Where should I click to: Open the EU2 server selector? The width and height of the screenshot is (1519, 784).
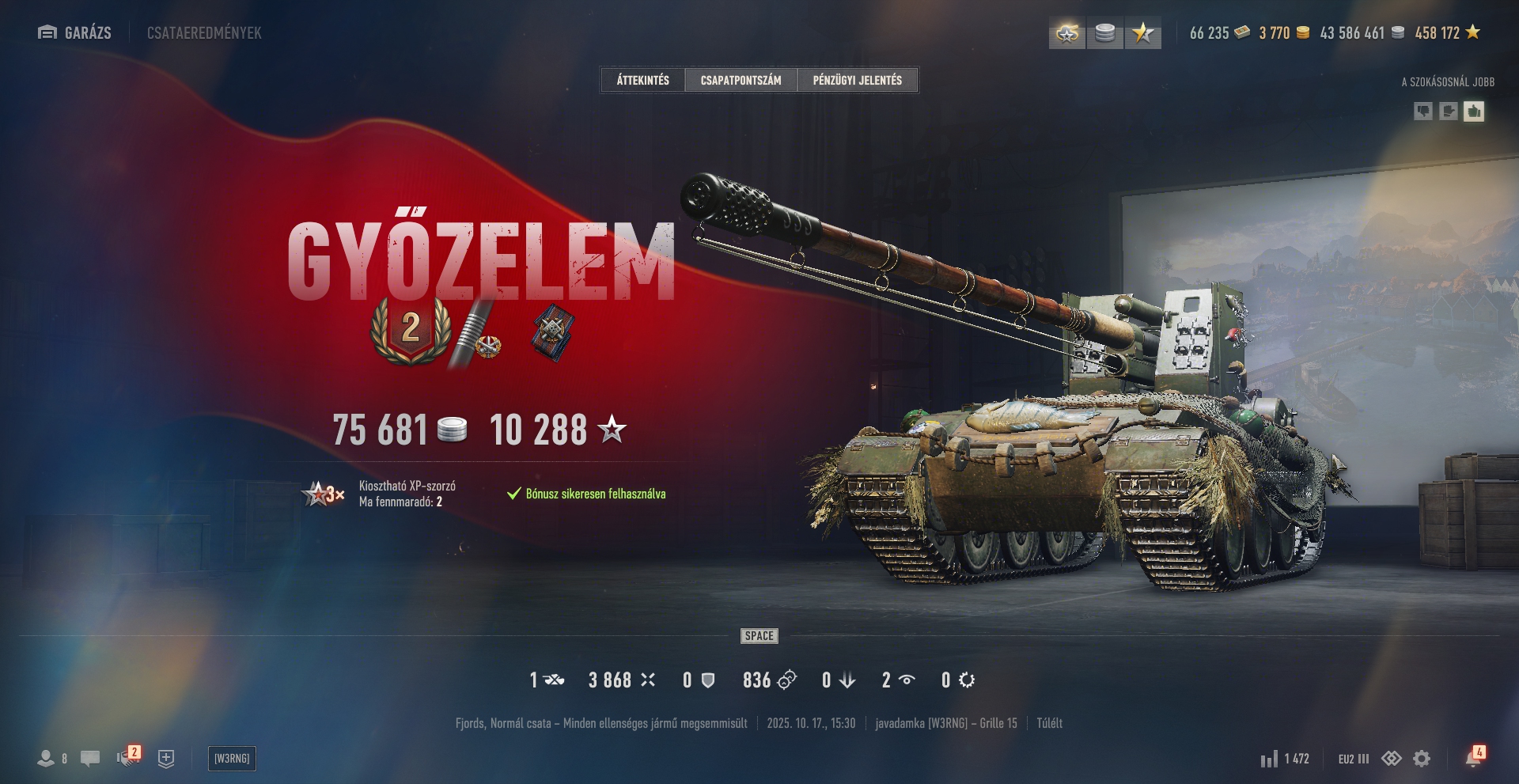[x=1353, y=759]
